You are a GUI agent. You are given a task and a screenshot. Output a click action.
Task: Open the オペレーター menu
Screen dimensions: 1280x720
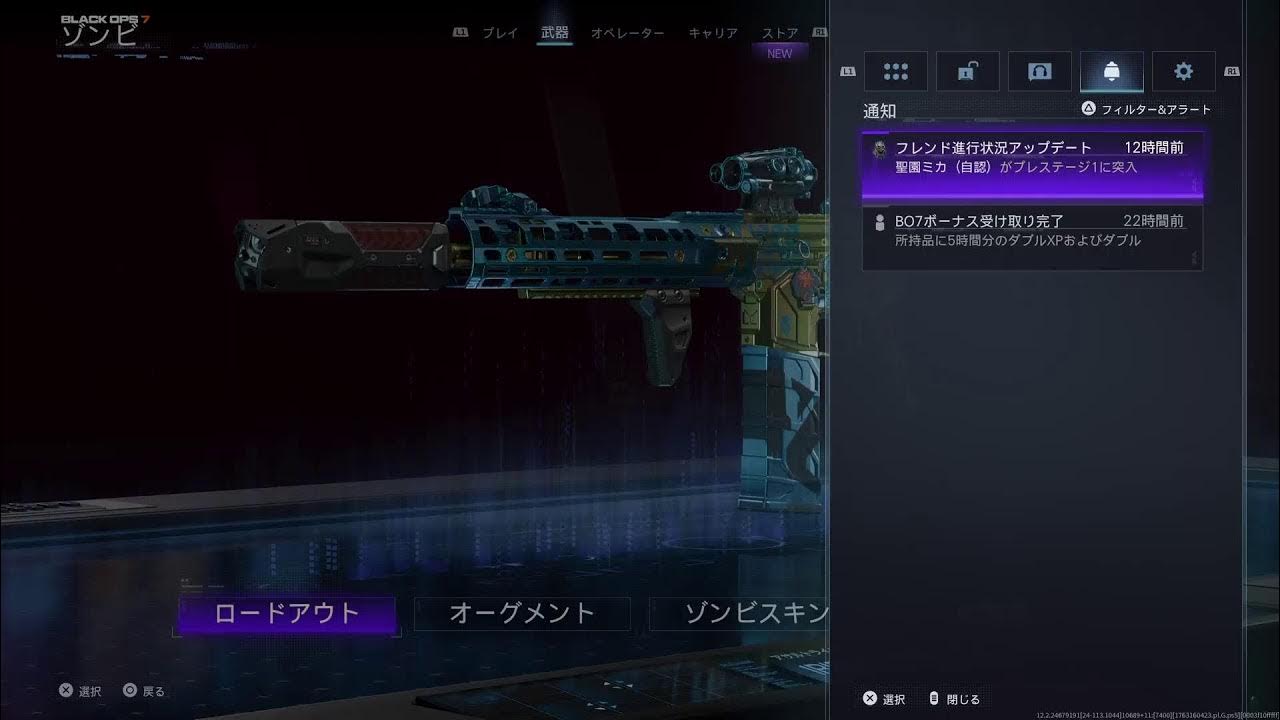(x=626, y=33)
